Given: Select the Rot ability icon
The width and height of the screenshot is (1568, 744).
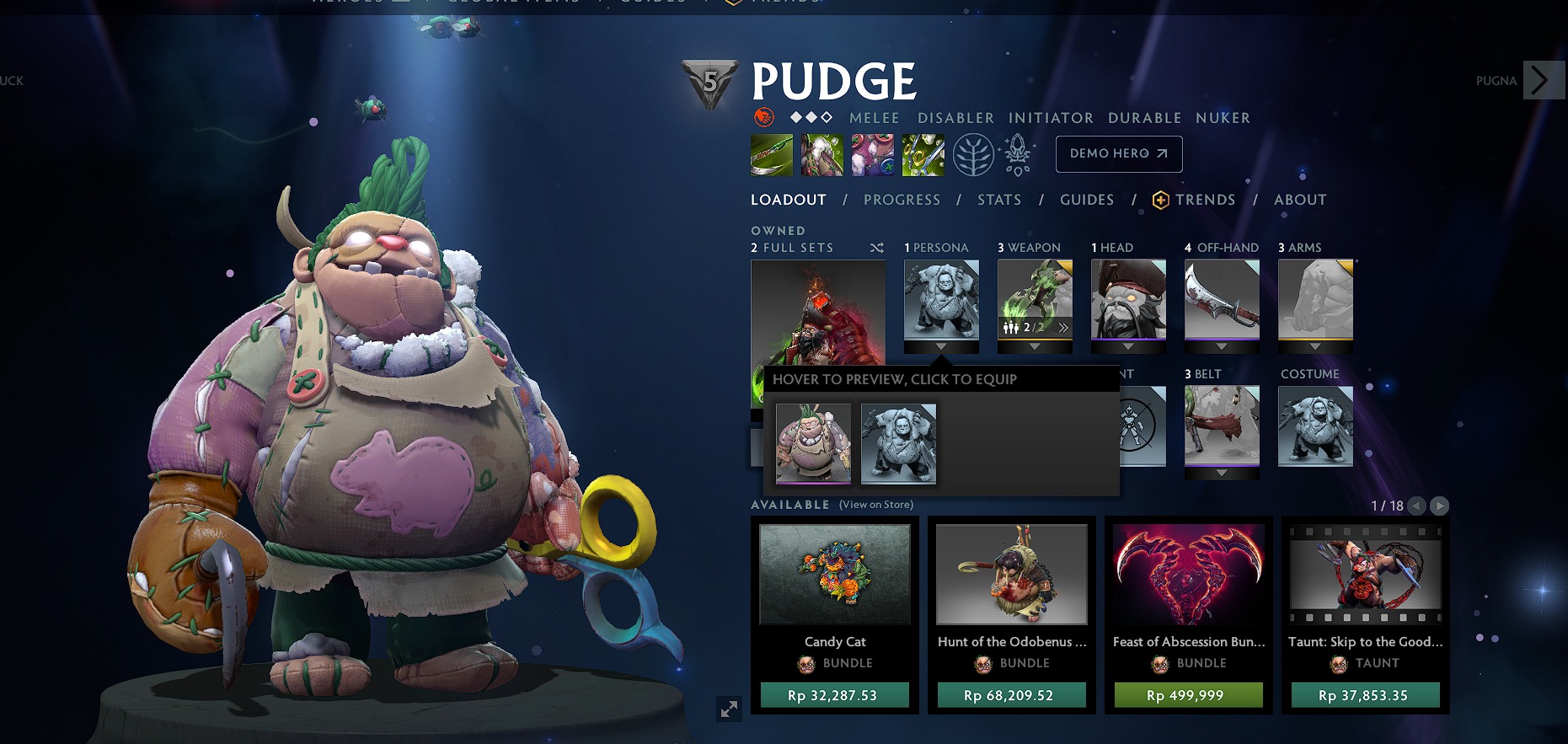Looking at the screenshot, I should click(822, 154).
